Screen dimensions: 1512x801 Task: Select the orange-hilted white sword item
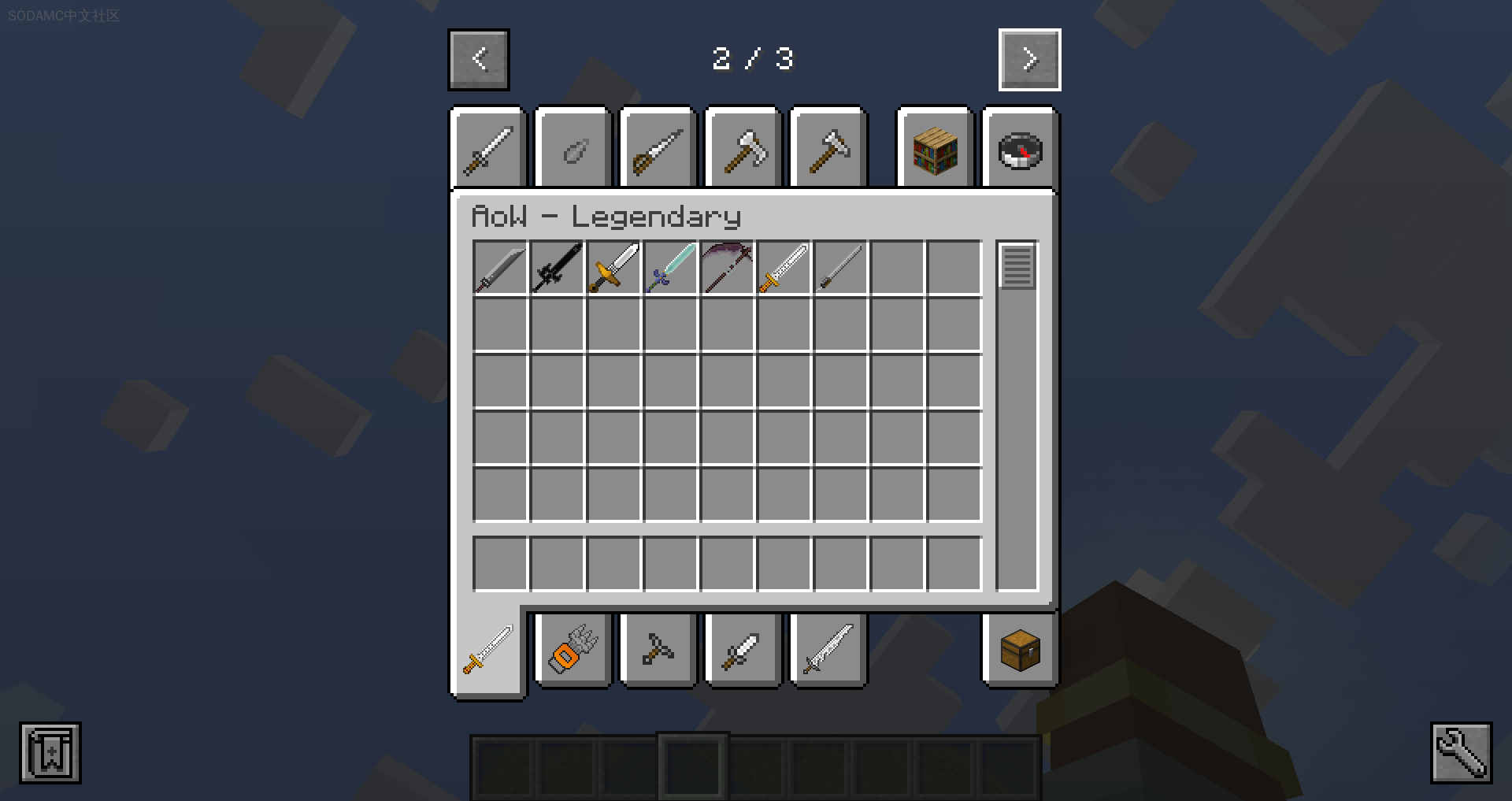pyautogui.click(x=784, y=269)
